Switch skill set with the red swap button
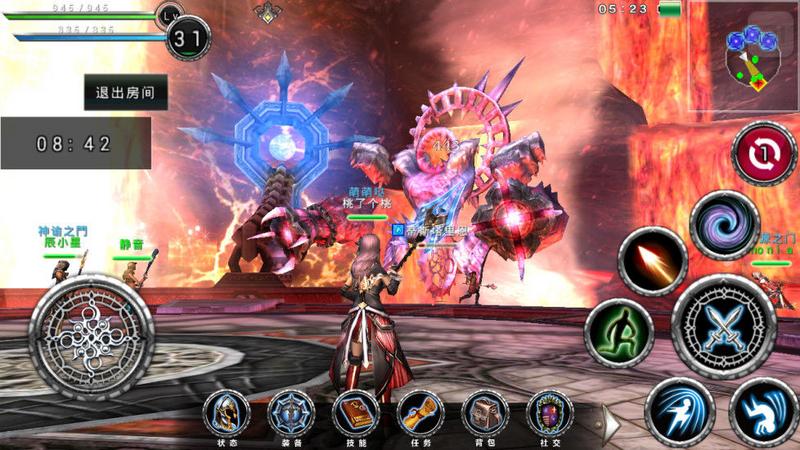The width and height of the screenshot is (800, 450). point(764,154)
